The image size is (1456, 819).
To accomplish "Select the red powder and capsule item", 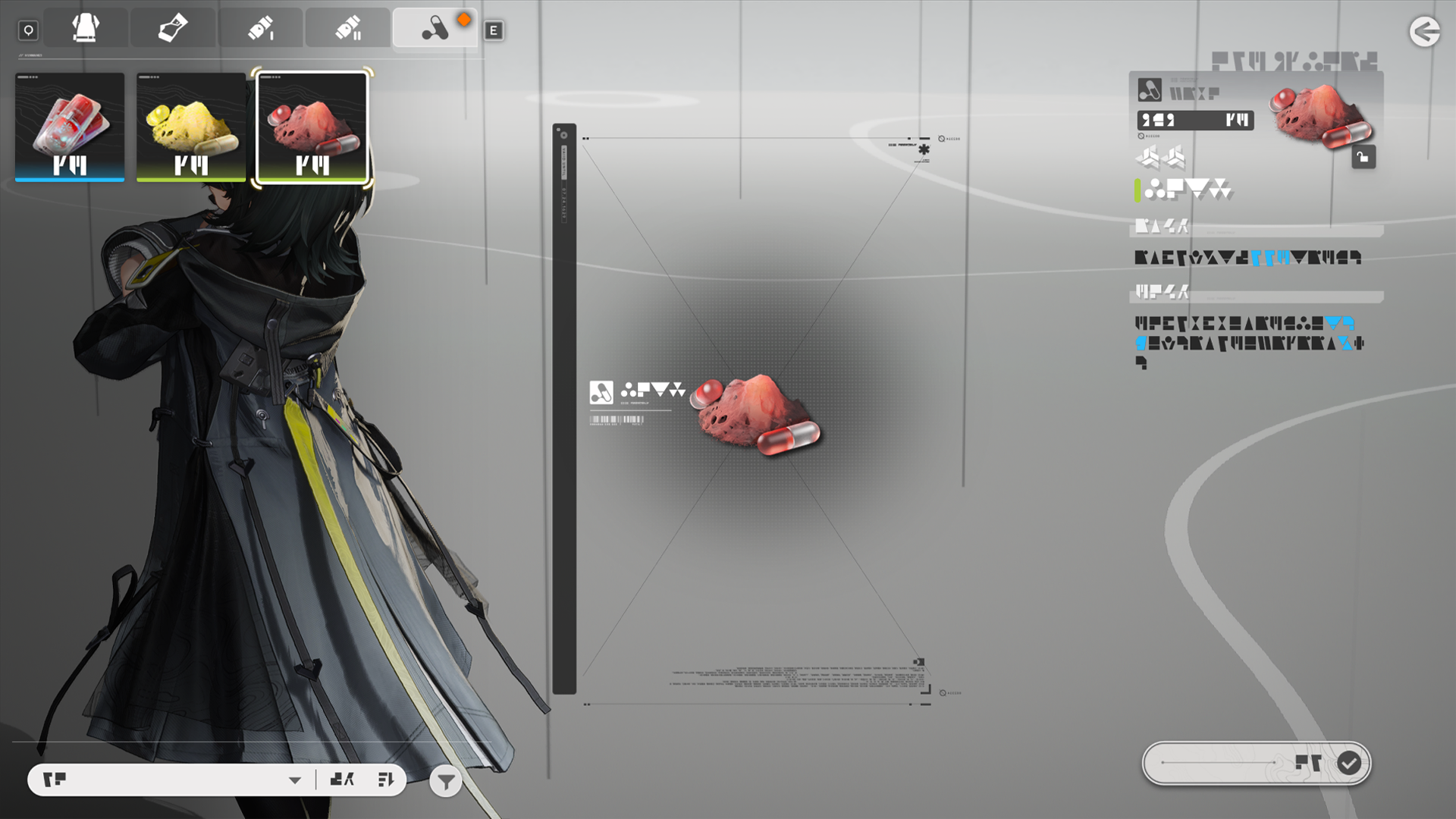I will click(x=312, y=127).
